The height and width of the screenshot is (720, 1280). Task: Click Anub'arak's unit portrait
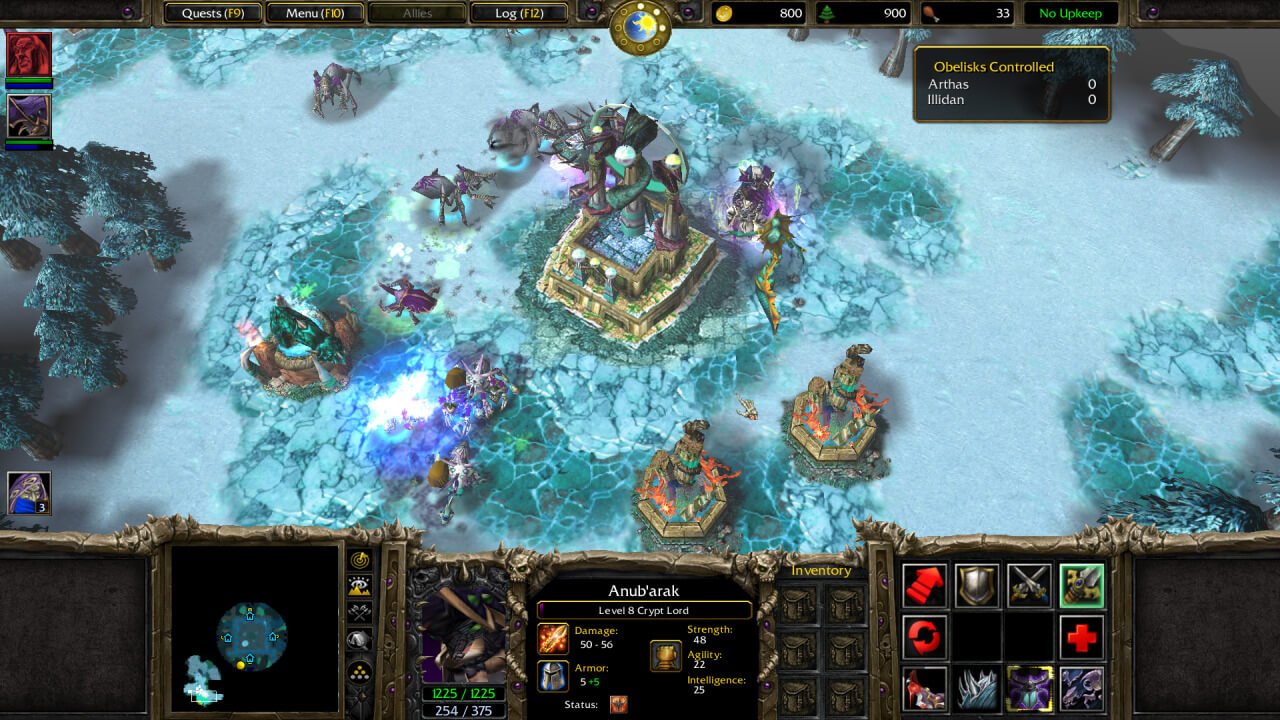[462, 626]
